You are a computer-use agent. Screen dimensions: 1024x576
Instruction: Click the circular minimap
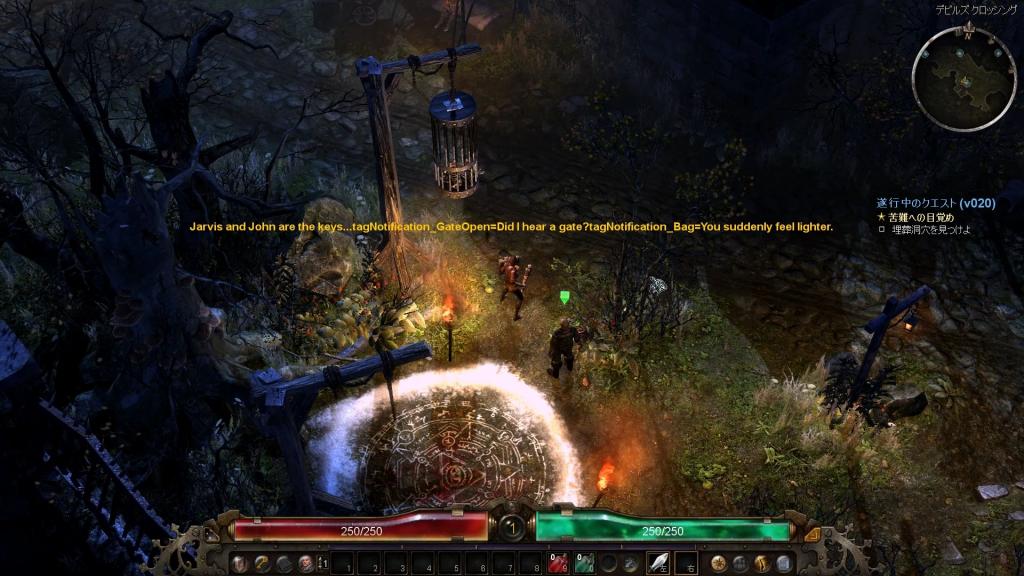tap(964, 79)
